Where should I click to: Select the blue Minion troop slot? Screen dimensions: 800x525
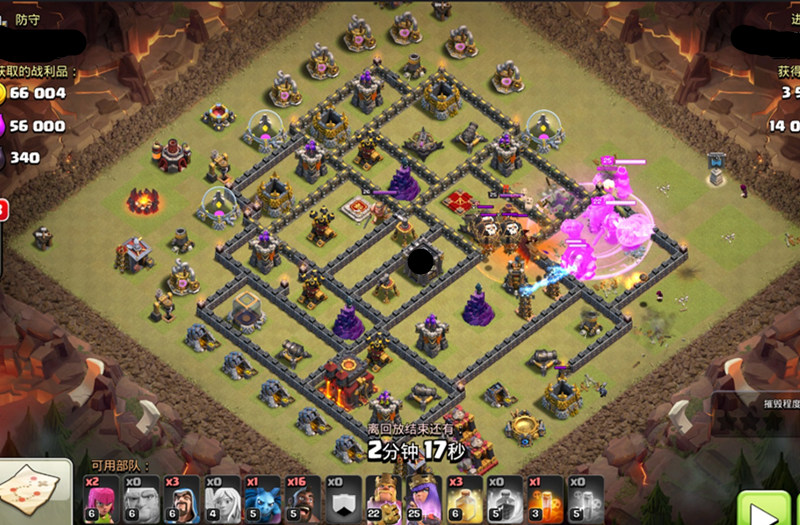263,497
